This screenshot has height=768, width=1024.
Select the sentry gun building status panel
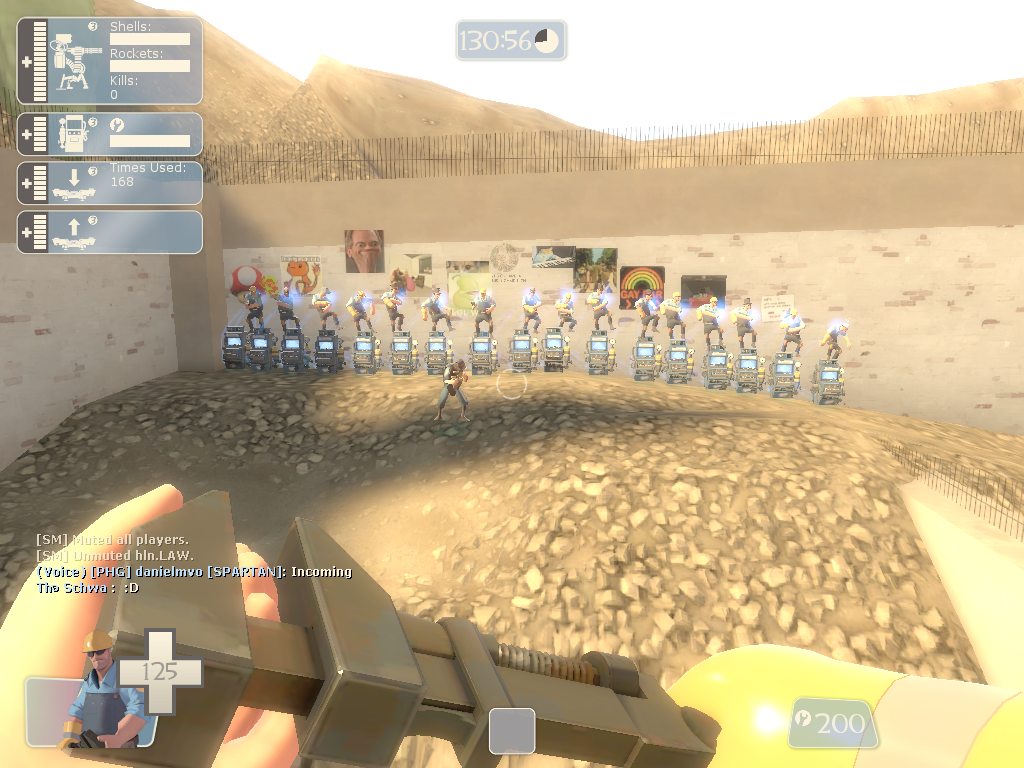coord(110,60)
